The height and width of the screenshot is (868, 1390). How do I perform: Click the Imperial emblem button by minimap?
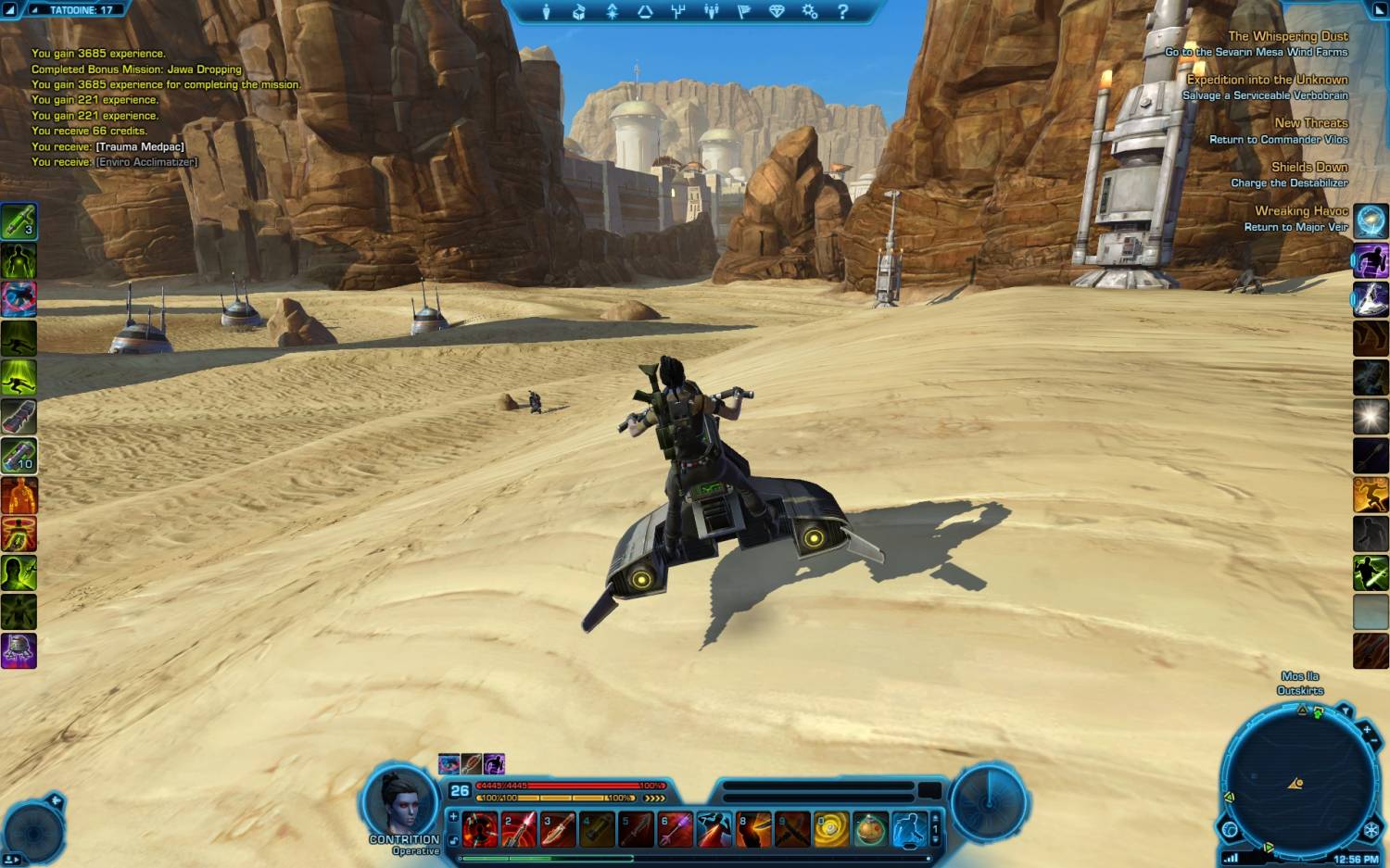click(1371, 831)
